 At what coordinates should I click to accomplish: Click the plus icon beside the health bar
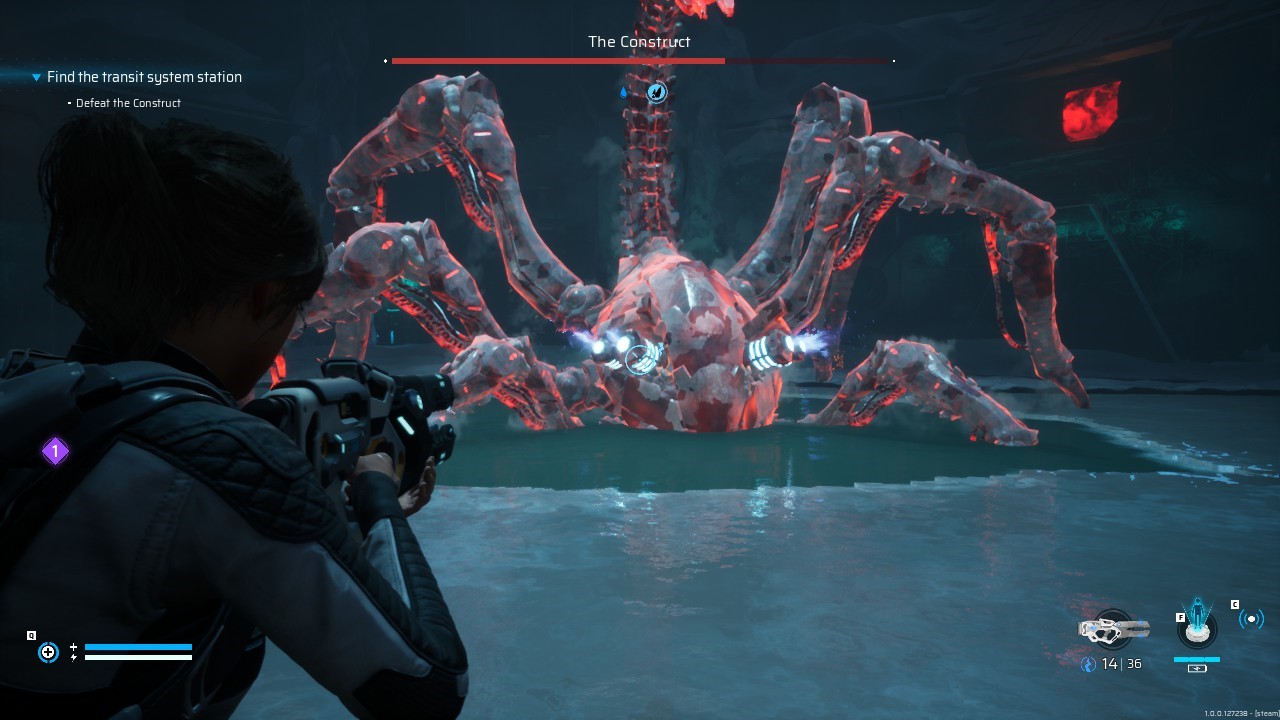(73, 646)
